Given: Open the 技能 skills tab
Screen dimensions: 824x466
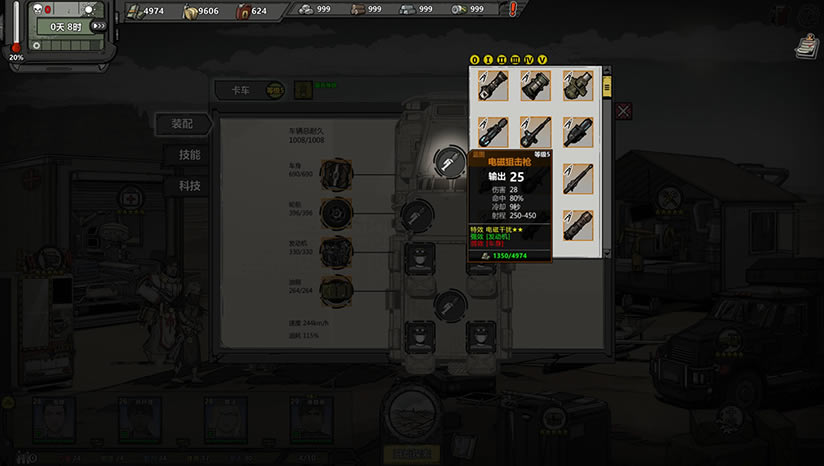Looking at the screenshot, I should click(189, 155).
